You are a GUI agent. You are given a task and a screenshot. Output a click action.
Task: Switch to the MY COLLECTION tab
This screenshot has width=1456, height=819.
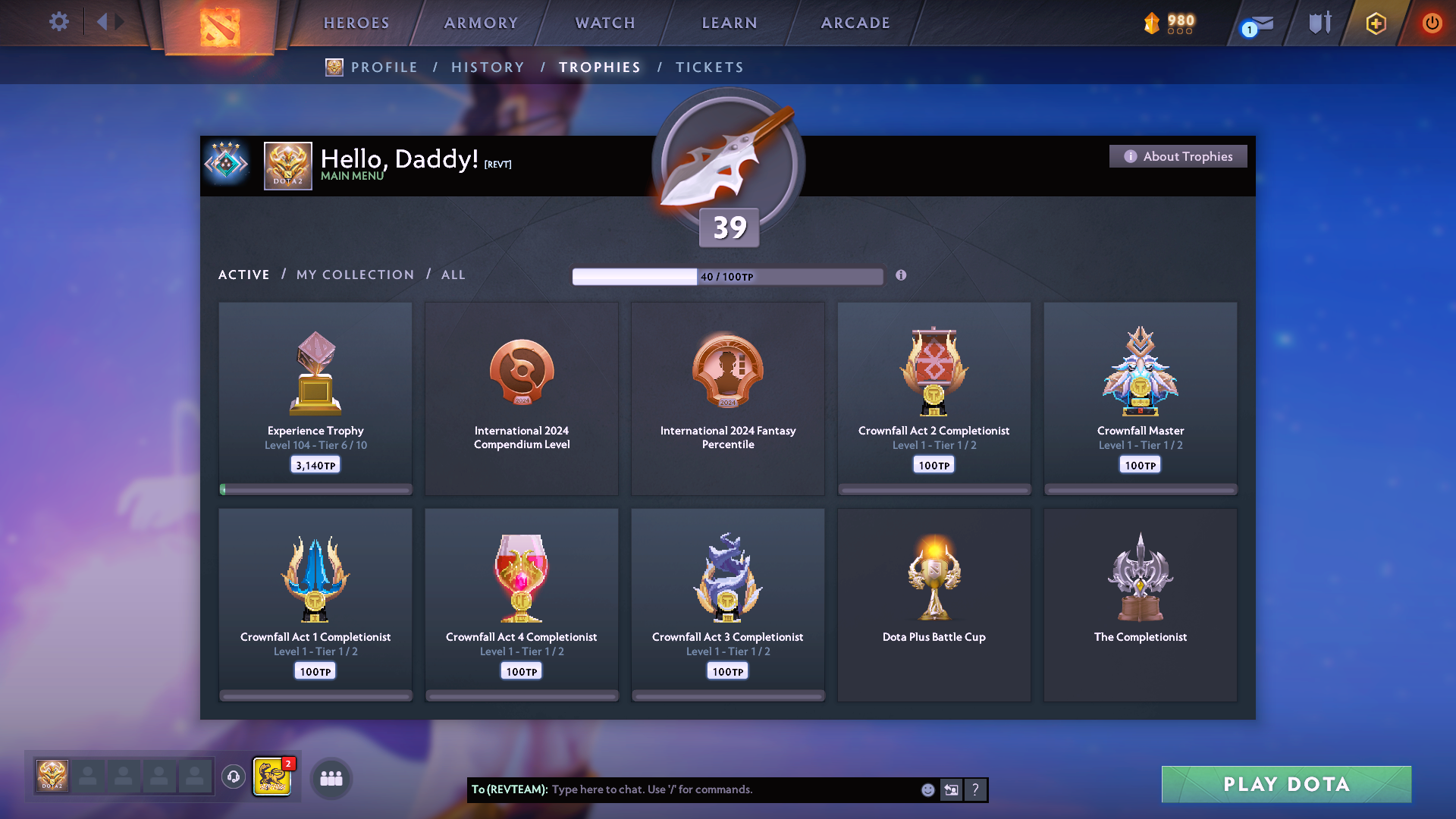pyautogui.click(x=354, y=275)
